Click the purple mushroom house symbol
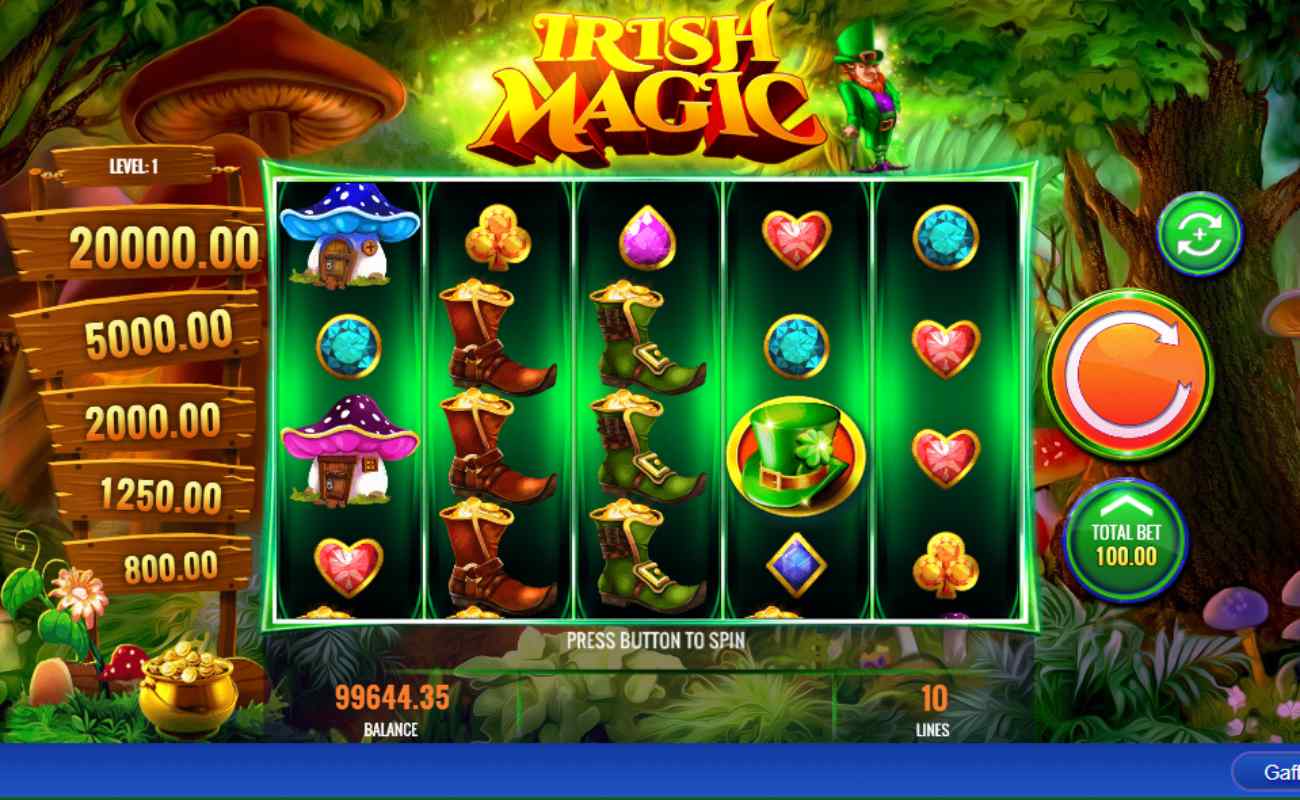This screenshot has height=800, width=1300. point(349,450)
